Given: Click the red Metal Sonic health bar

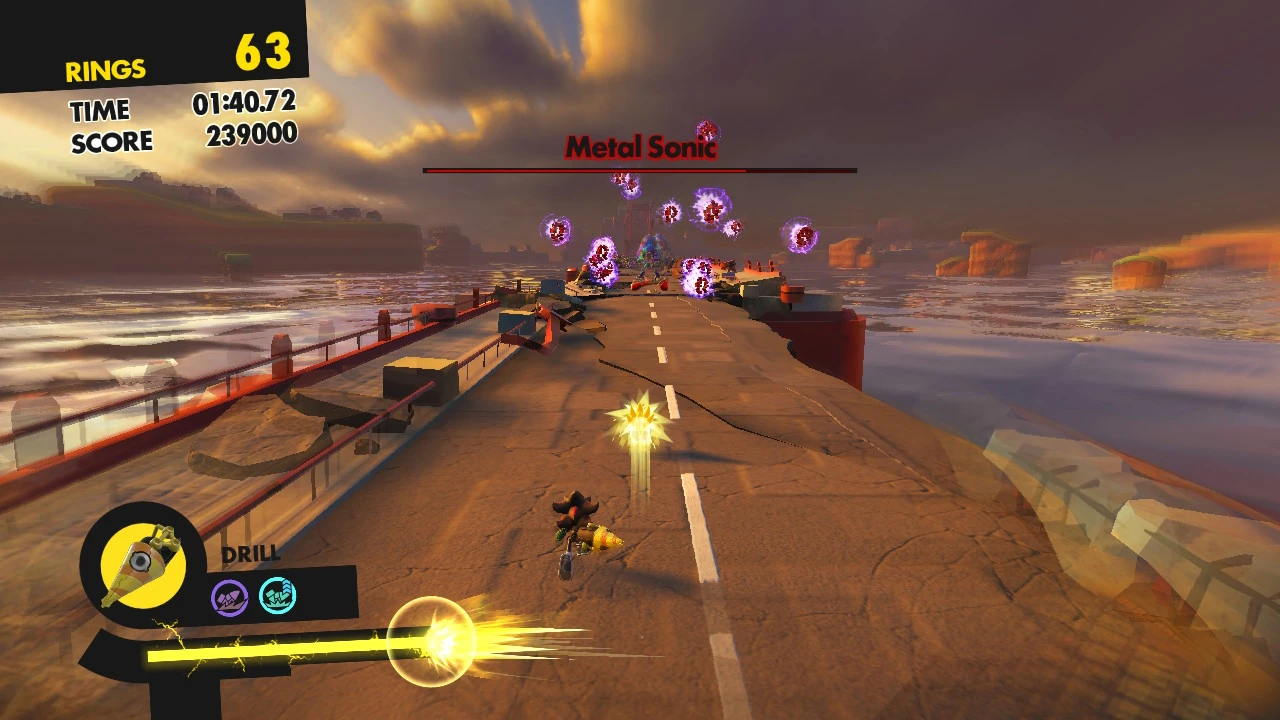Looking at the screenshot, I should 640,170.
